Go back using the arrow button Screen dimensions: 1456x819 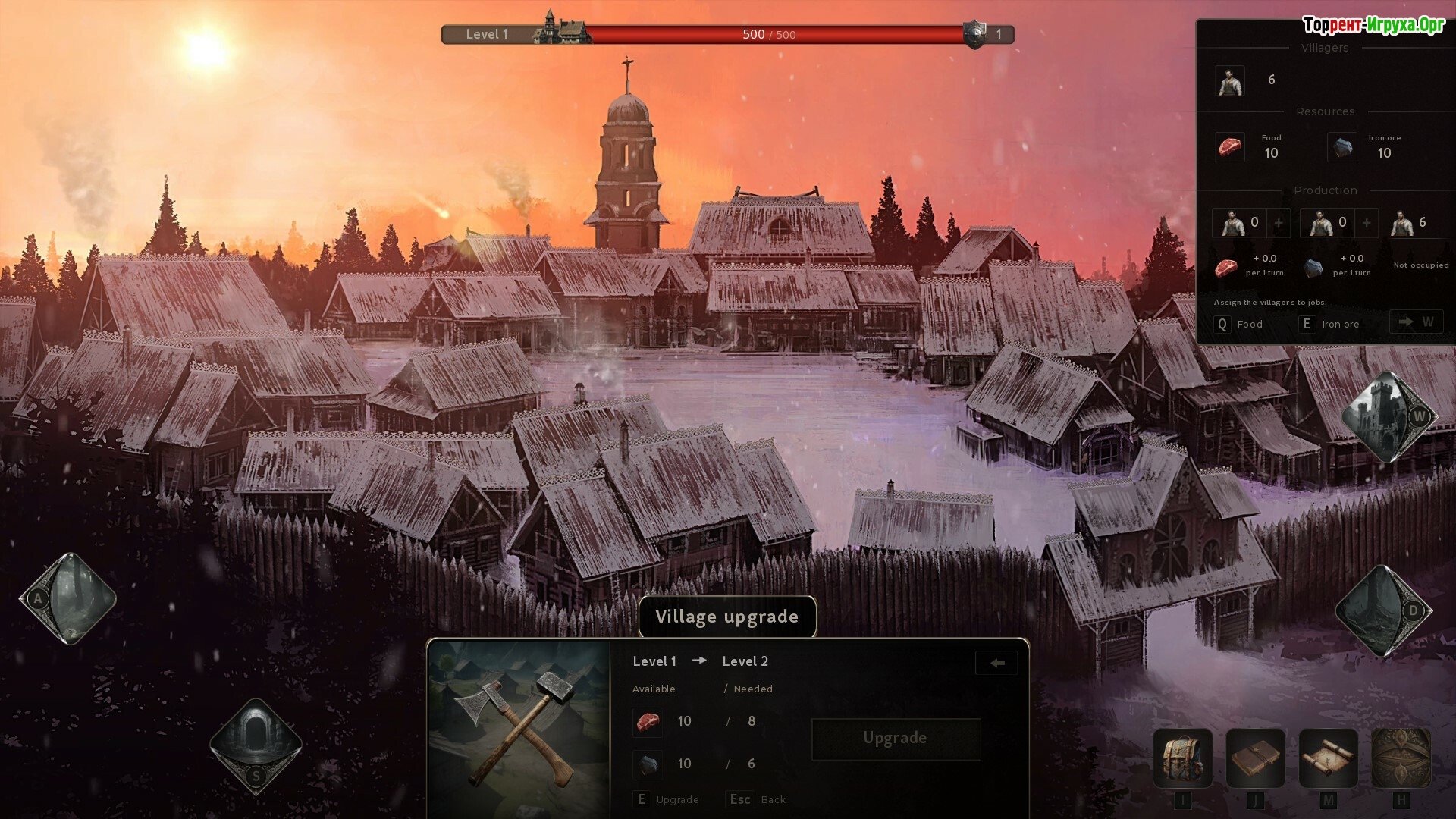[x=996, y=663]
